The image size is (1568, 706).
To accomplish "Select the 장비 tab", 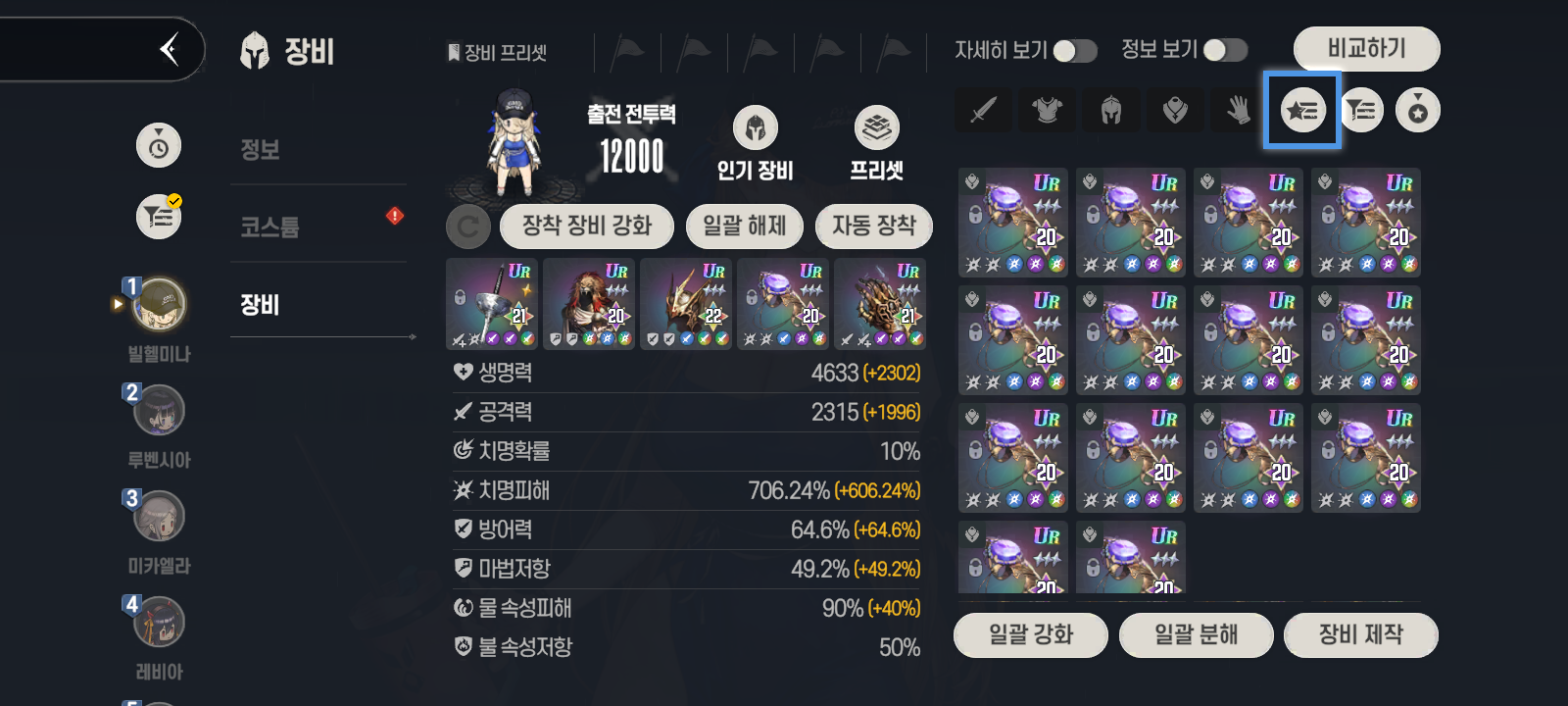I will click(x=261, y=305).
